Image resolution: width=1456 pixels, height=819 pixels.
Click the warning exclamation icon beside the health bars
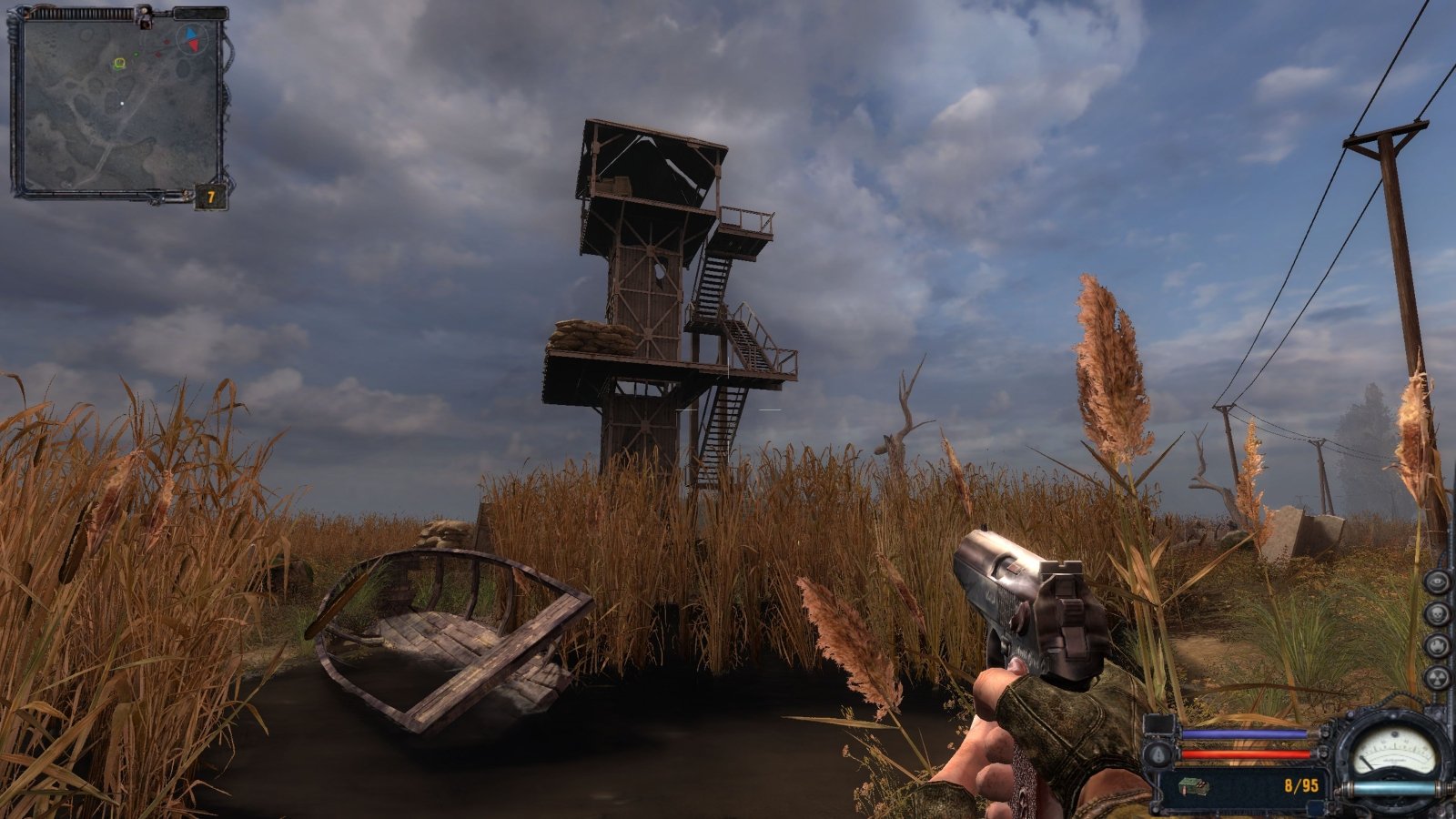[x=1158, y=754]
